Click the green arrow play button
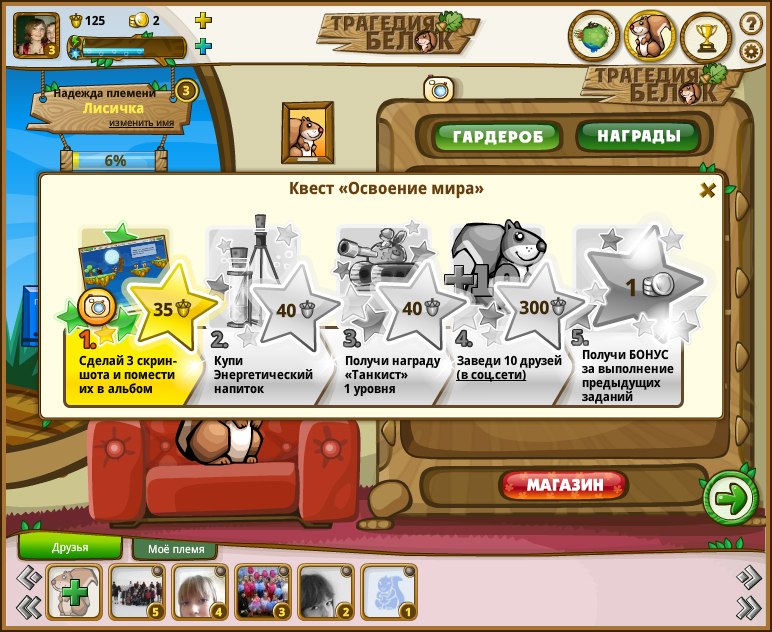The height and width of the screenshot is (632, 772). pyautogui.click(x=731, y=497)
